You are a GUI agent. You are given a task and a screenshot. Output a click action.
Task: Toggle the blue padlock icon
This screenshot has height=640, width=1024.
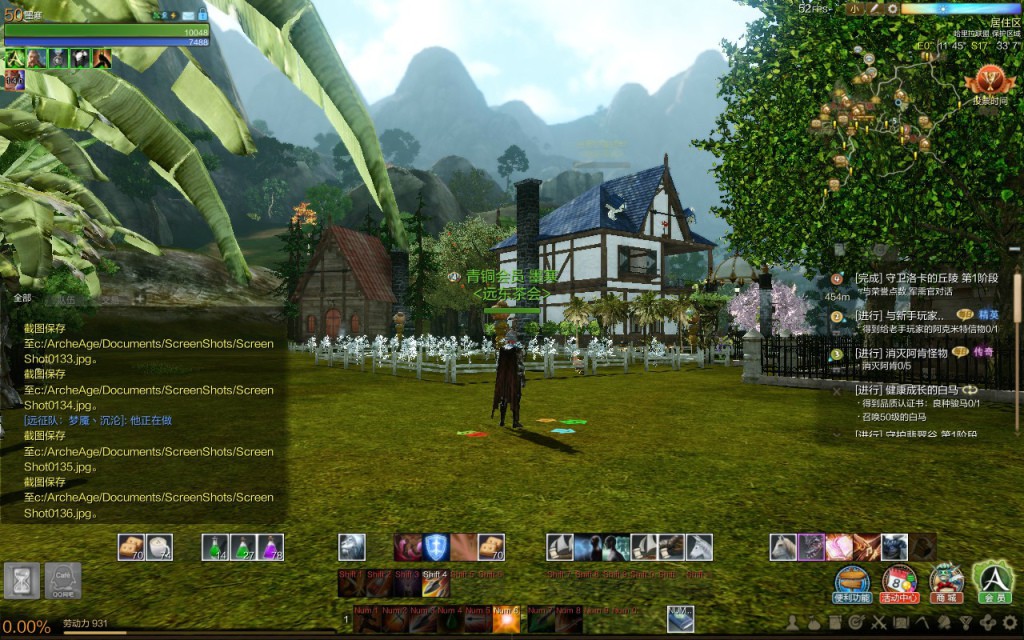pos(203,15)
